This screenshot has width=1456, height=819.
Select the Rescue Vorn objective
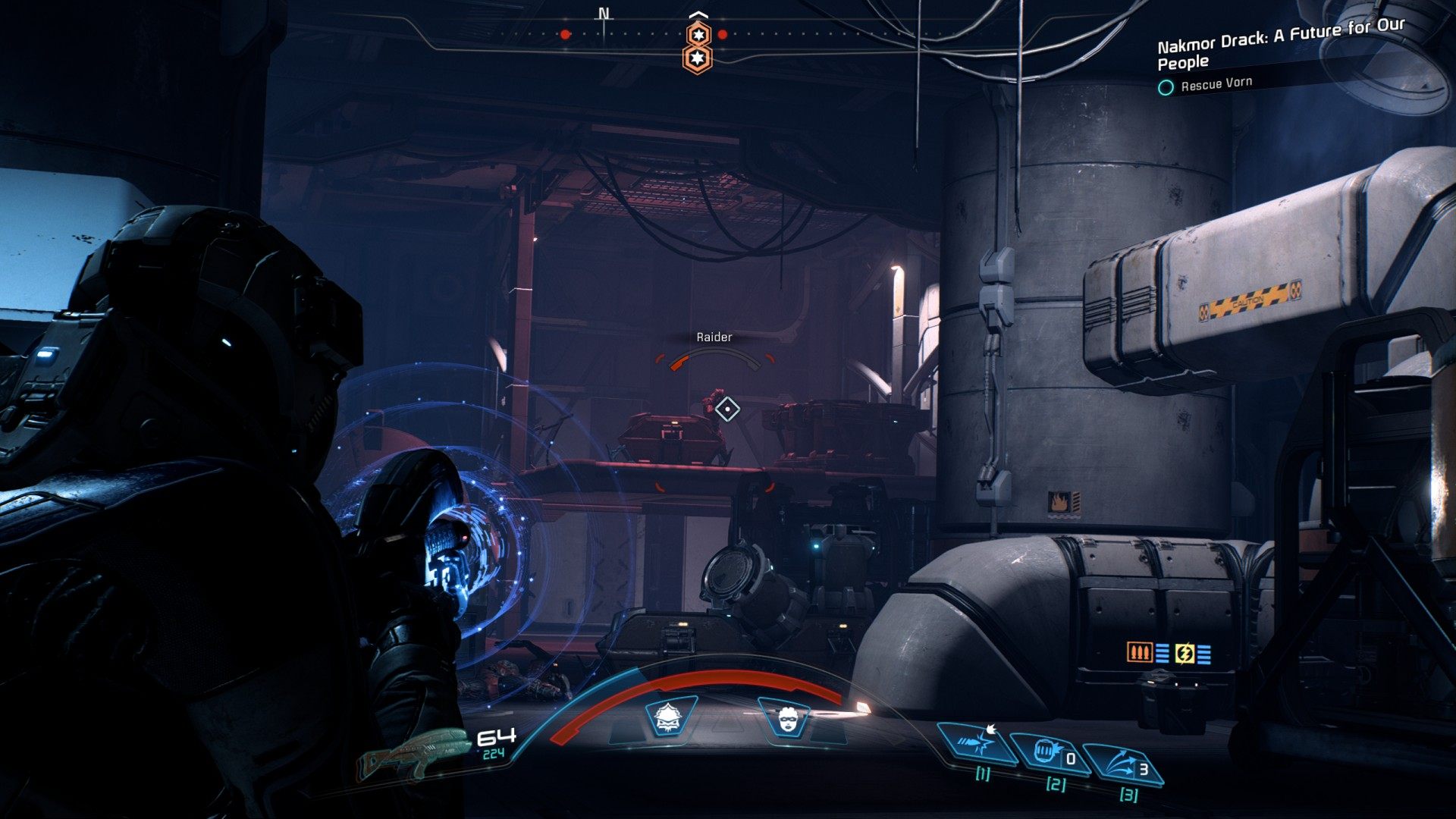coord(1216,84)
